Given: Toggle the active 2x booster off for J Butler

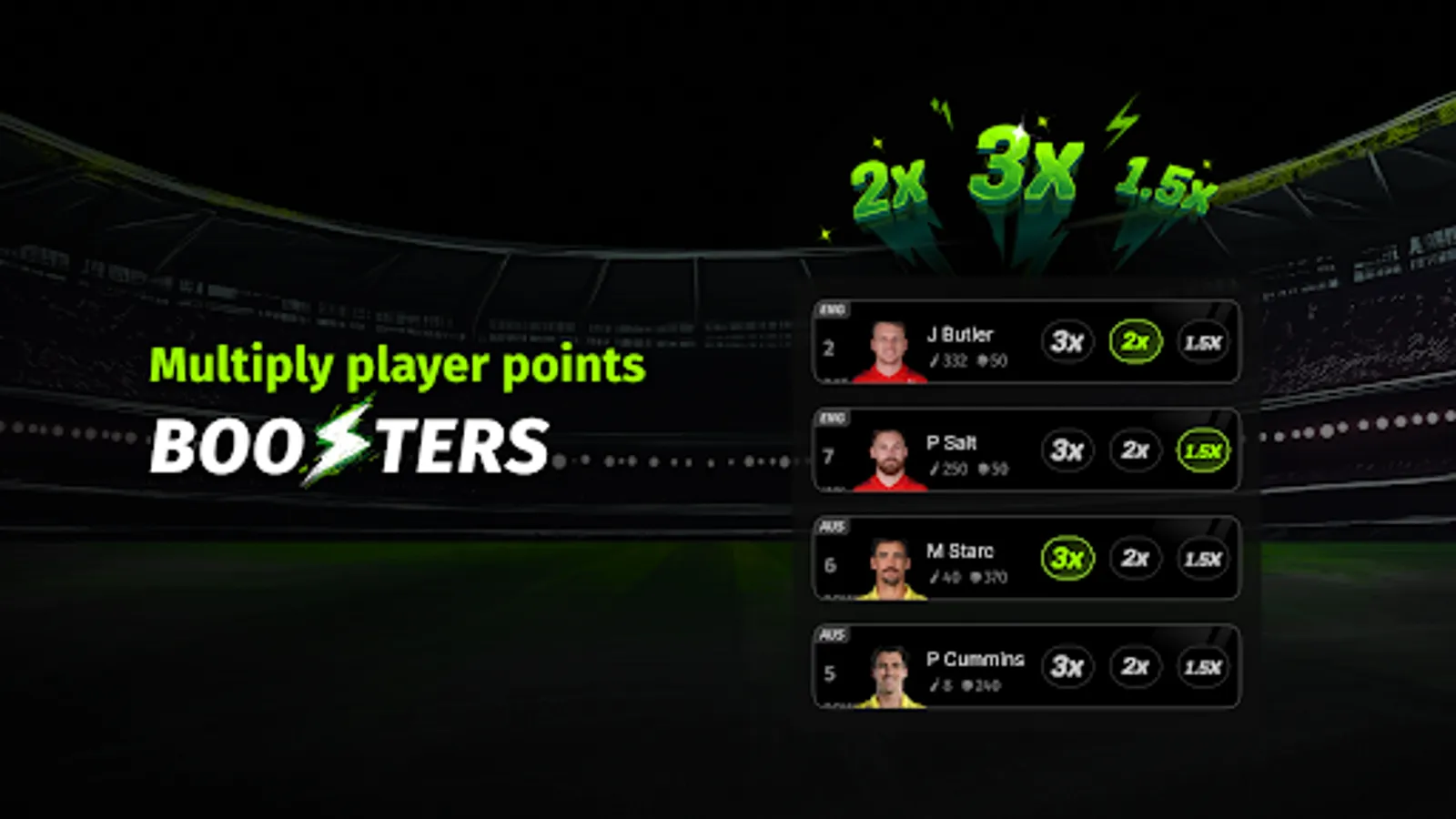Looking at the screenshot, I should pos(1135,343).
